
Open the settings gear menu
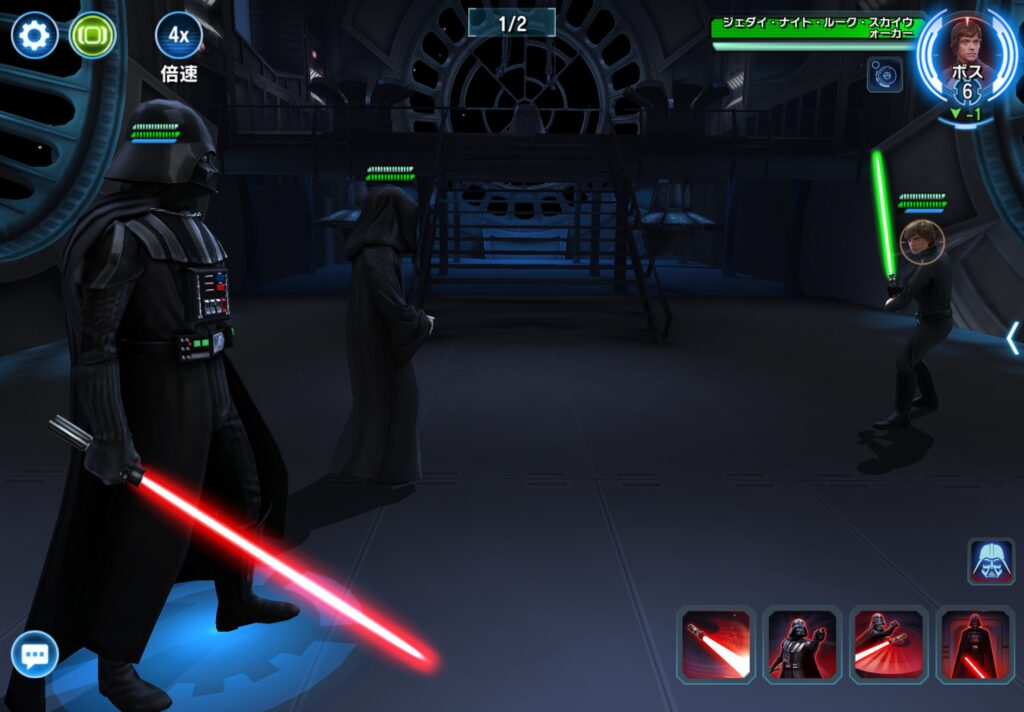tap(34, 36)
